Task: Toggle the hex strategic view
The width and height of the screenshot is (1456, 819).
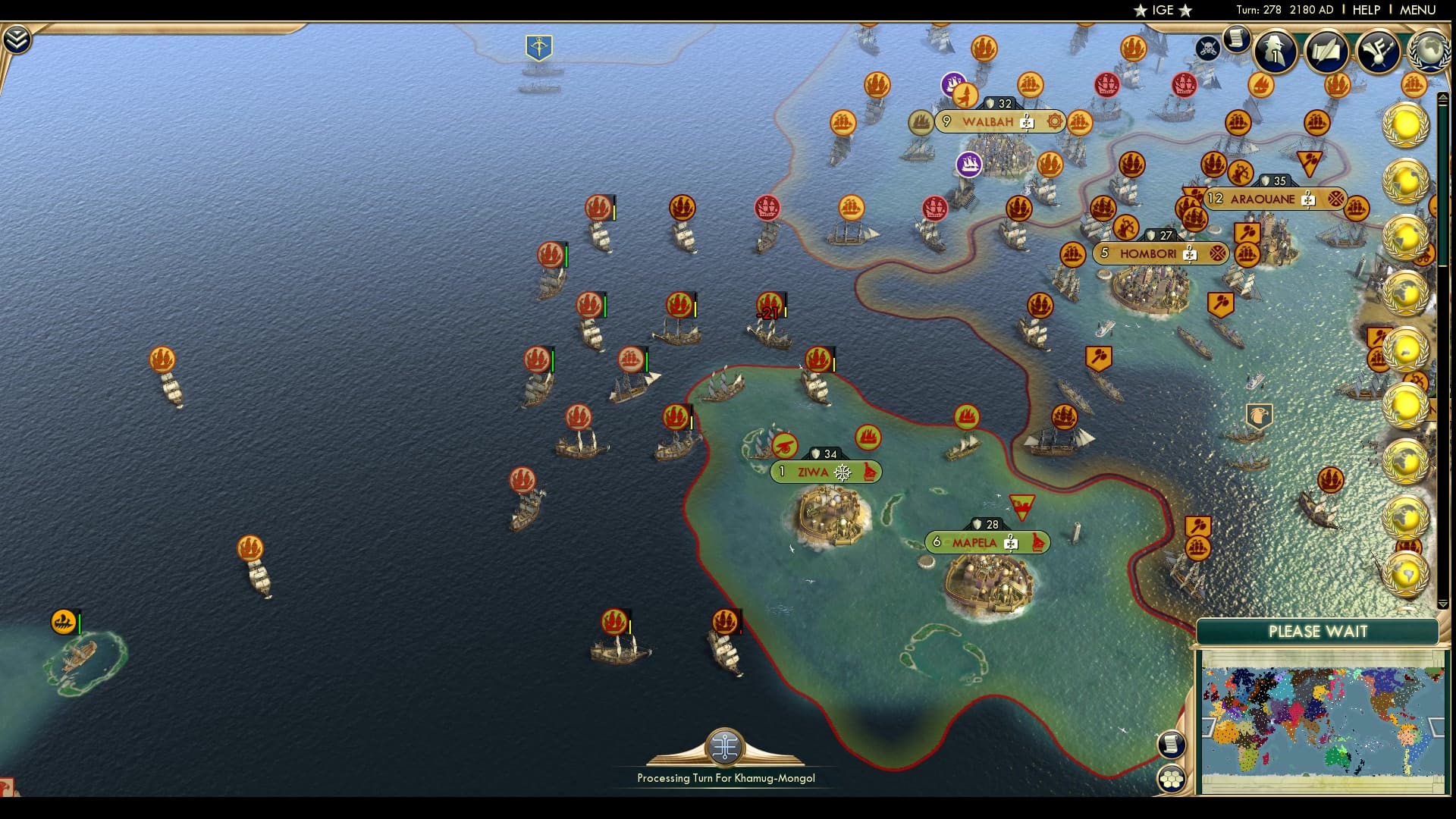Action: pyautogui.click(x=1173, y=777)
